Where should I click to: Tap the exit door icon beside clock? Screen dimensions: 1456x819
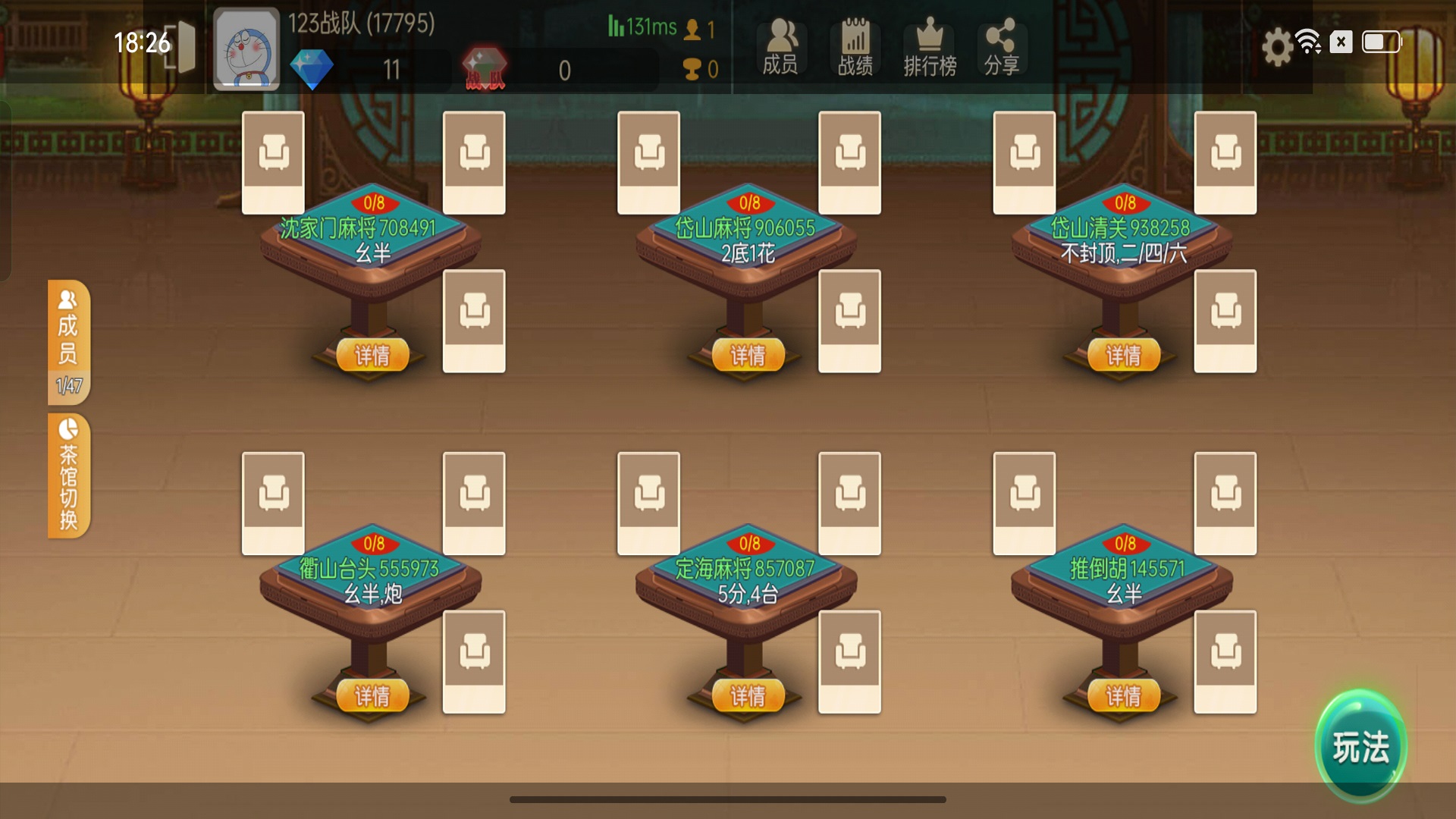(x=180, y=47)
